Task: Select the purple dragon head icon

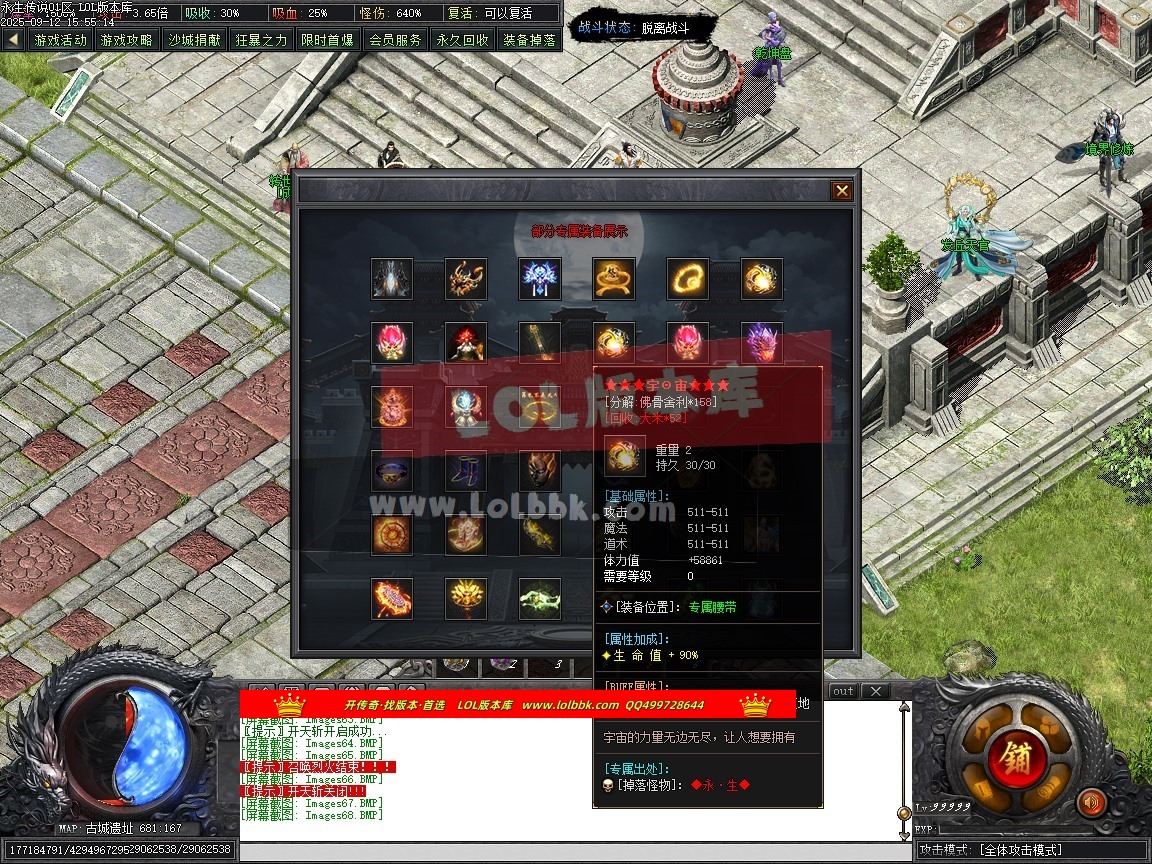Action: click(761, 343)
